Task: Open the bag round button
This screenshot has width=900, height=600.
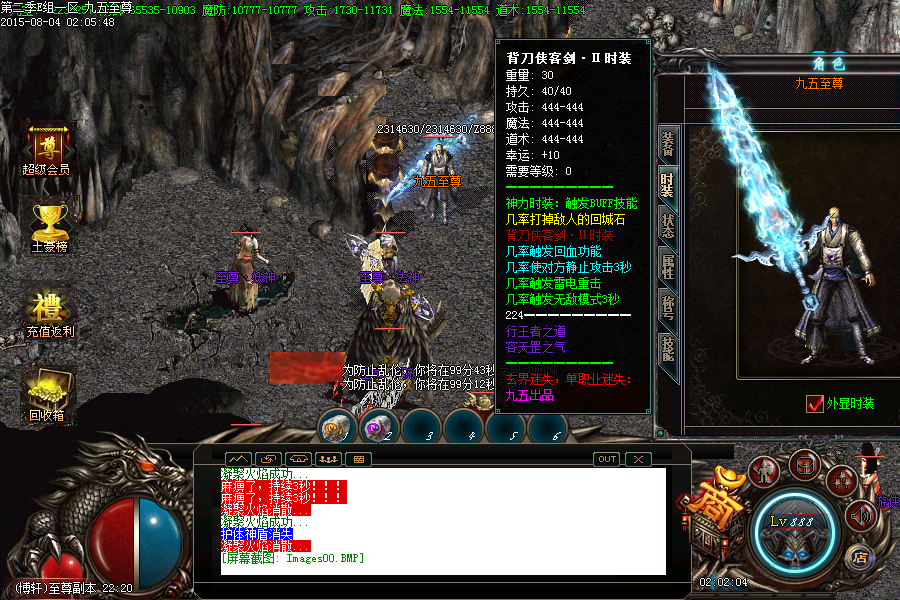Action: 803,463
